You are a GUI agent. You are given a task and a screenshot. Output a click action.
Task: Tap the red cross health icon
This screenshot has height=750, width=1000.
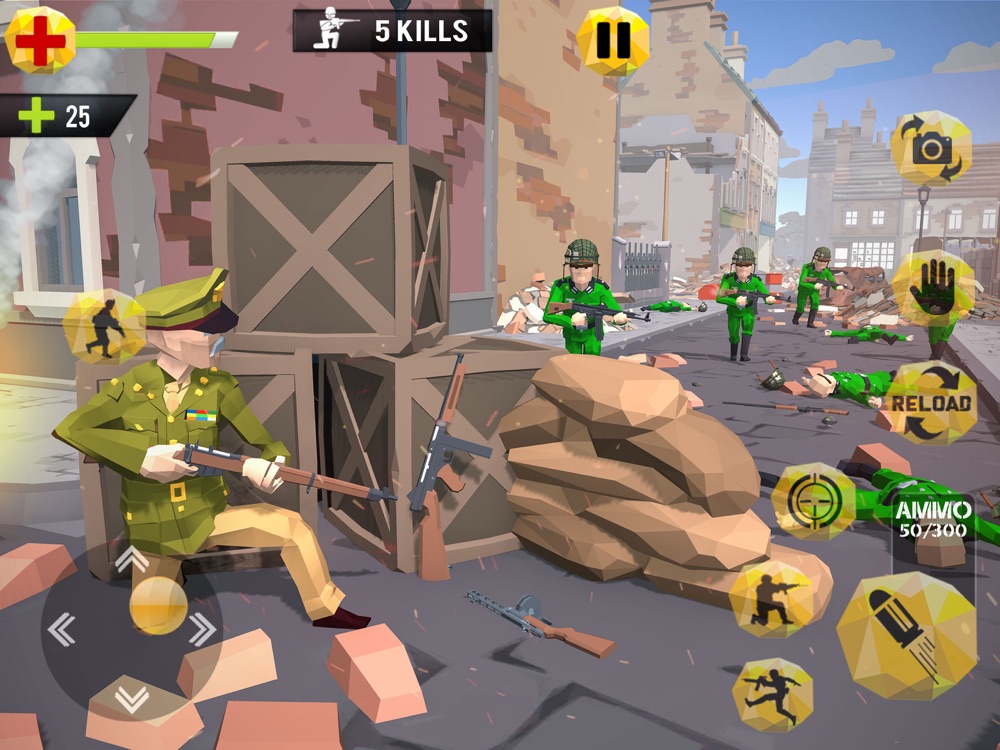[40, 40]
